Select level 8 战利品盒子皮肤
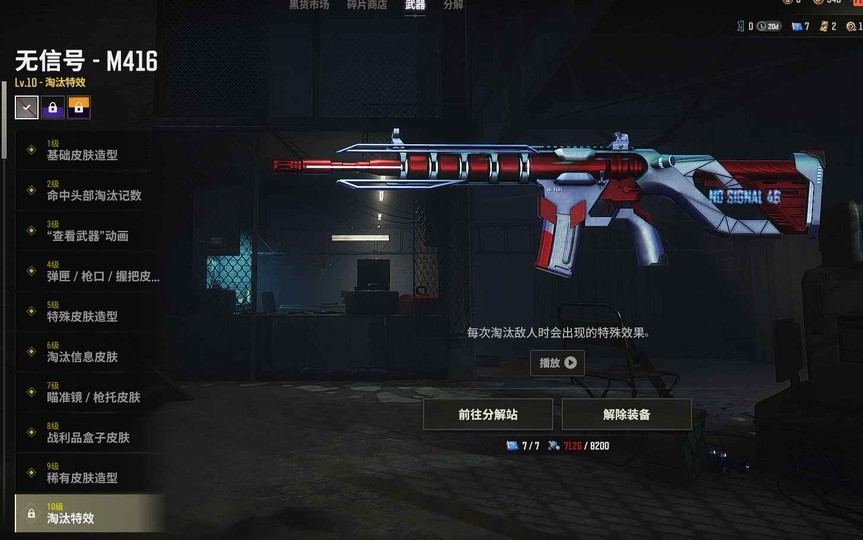863x540 pixels. click(88, 437)
